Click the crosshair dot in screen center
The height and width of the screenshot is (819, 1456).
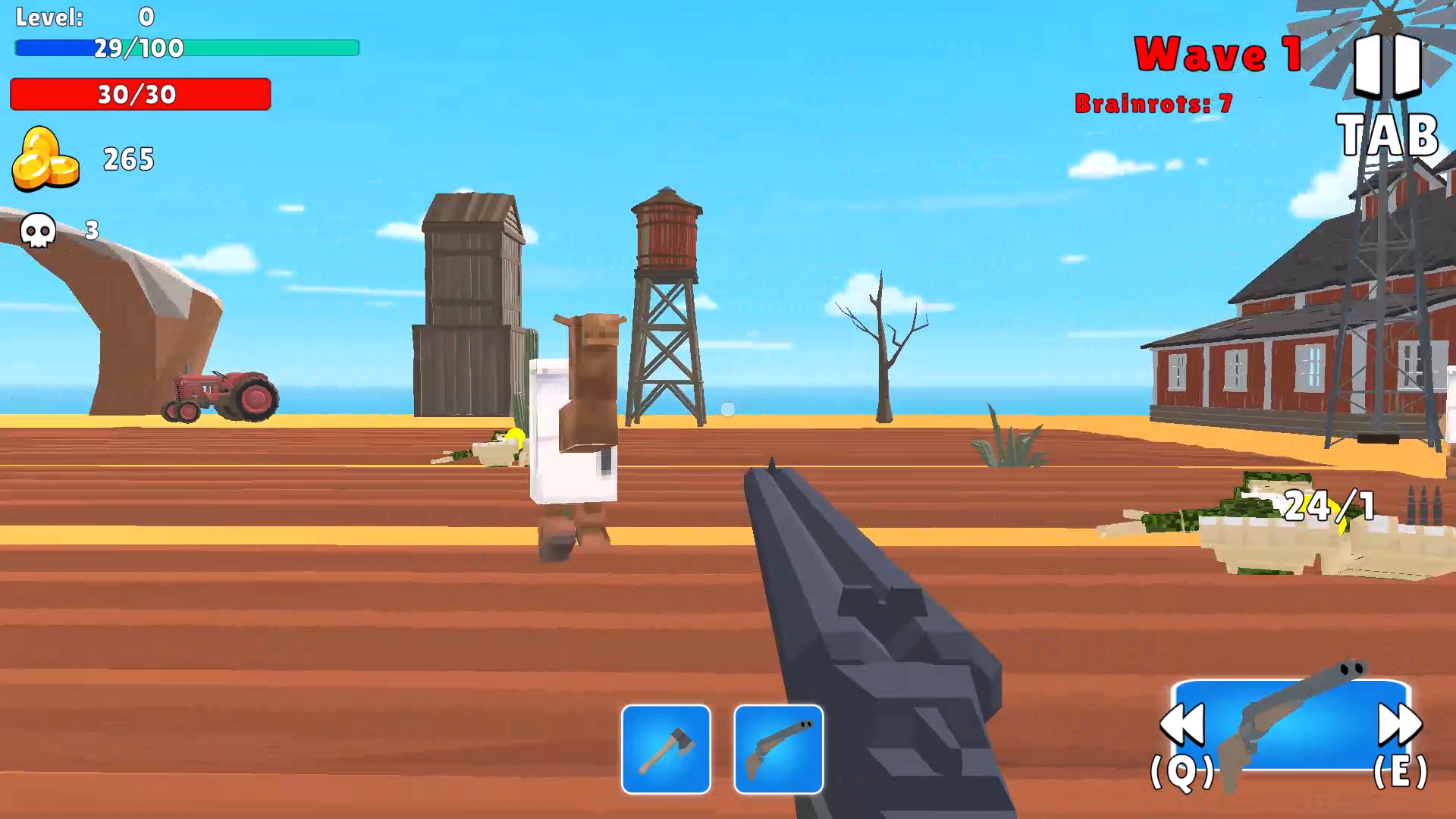[728, 409]
